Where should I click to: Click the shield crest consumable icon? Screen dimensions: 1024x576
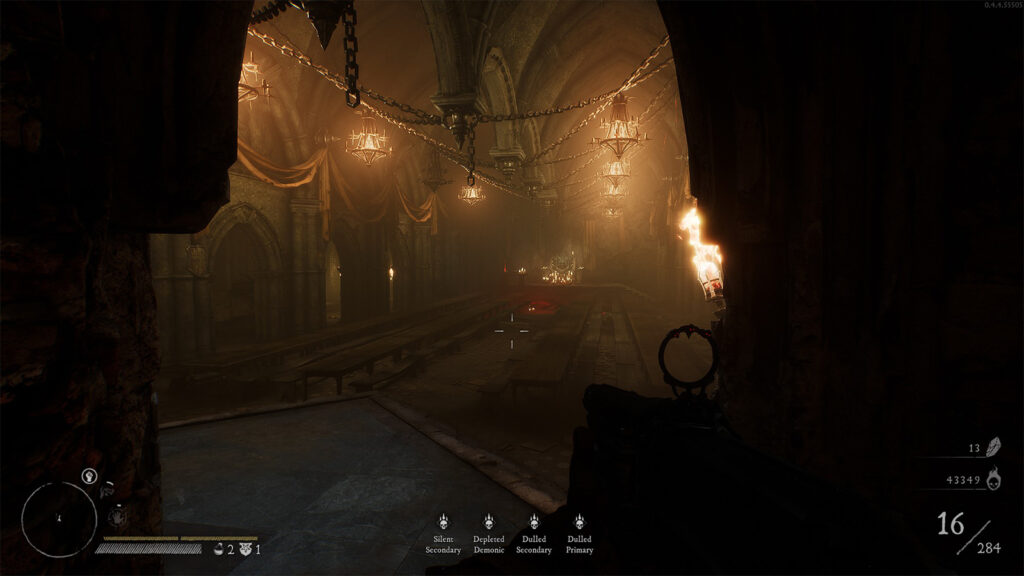[x=245, y=549]
